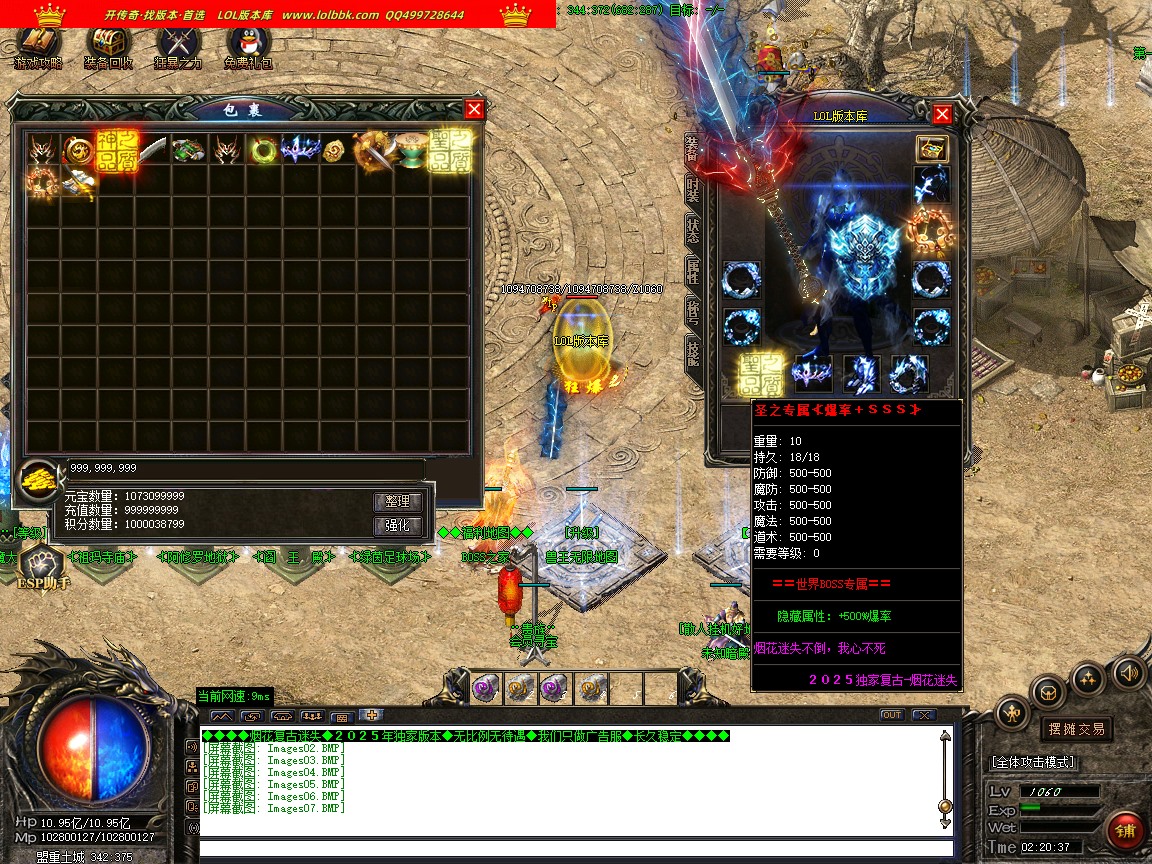
Task: Close the LOL版本库 character equipment panel
Action: pos(941,114)
